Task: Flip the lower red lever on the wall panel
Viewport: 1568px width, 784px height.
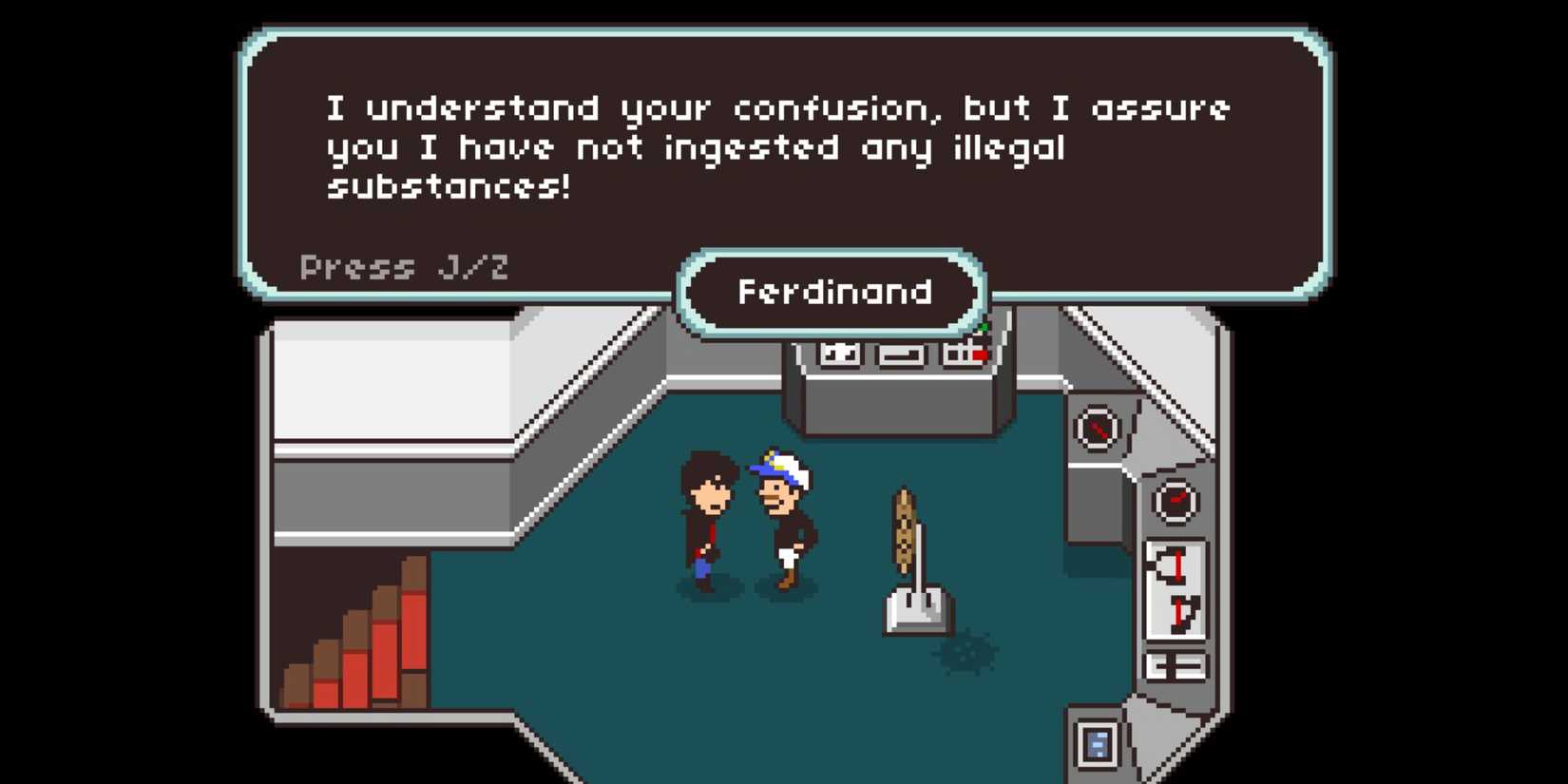Action: [1178, 613]
